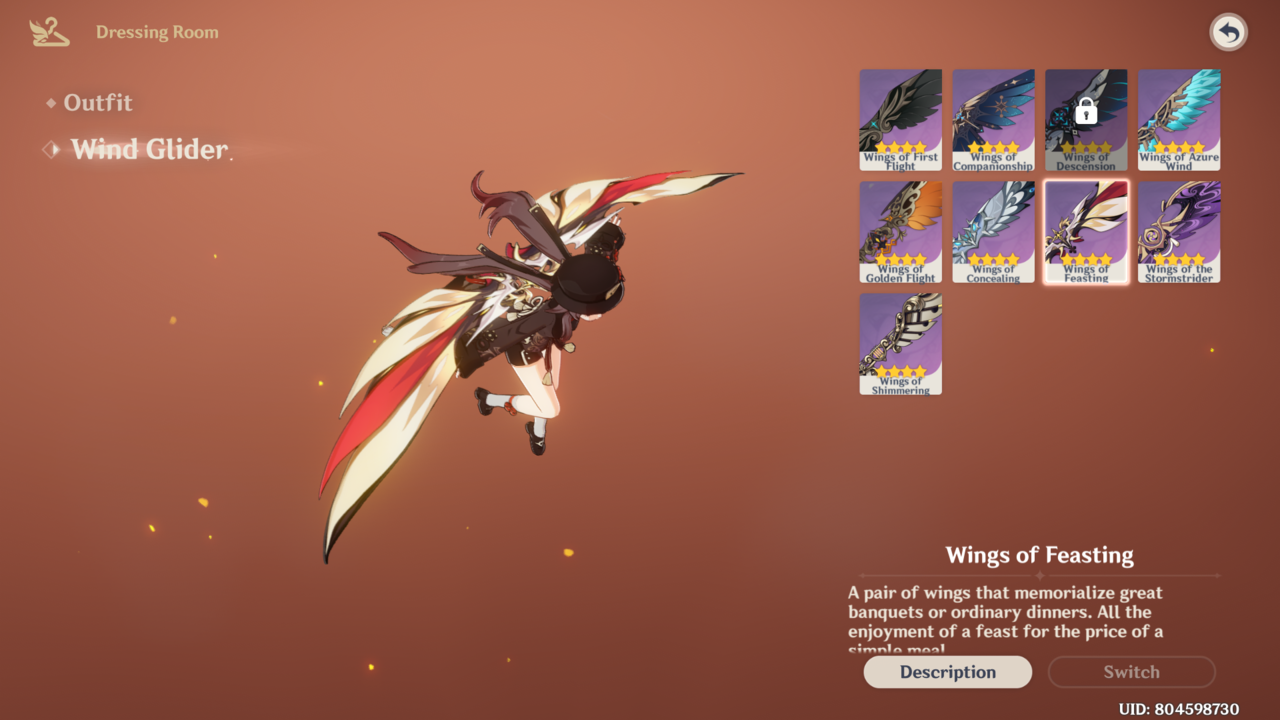Select Wings of Concealing glider
This screenshot has height=720, width=1280.
(993, 232)
